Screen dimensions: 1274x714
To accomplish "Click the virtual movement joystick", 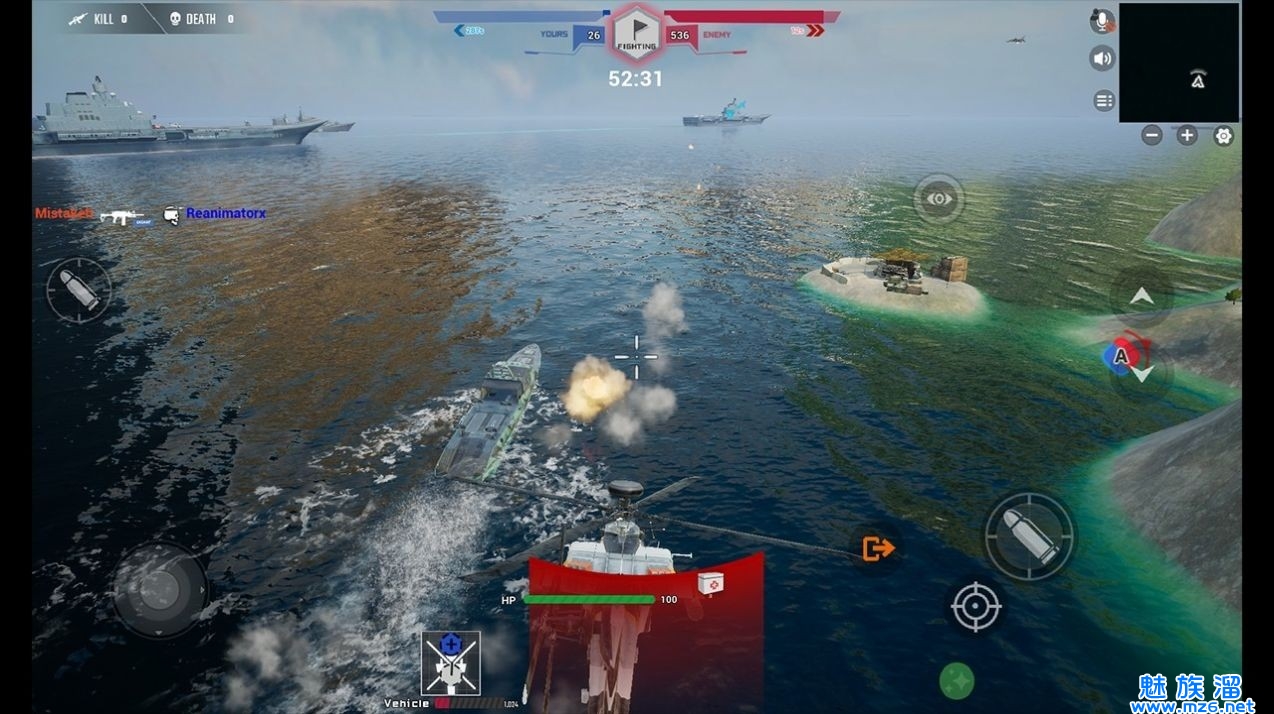I will (x=160, y=589).
